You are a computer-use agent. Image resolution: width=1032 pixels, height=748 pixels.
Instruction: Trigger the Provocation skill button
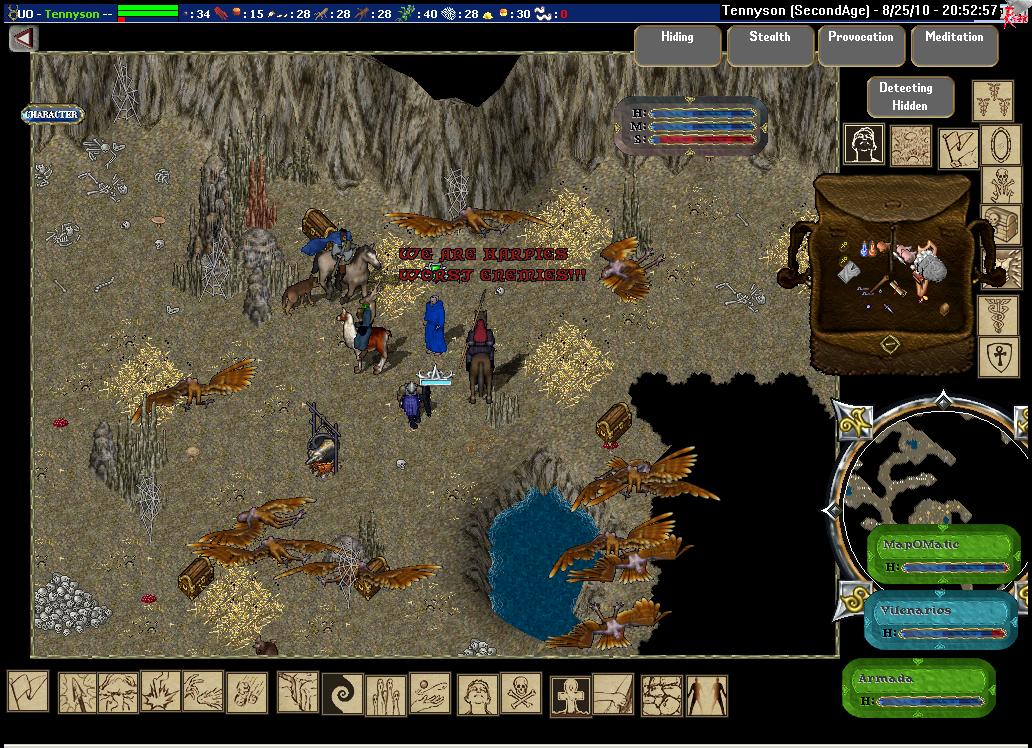(860, 46)
